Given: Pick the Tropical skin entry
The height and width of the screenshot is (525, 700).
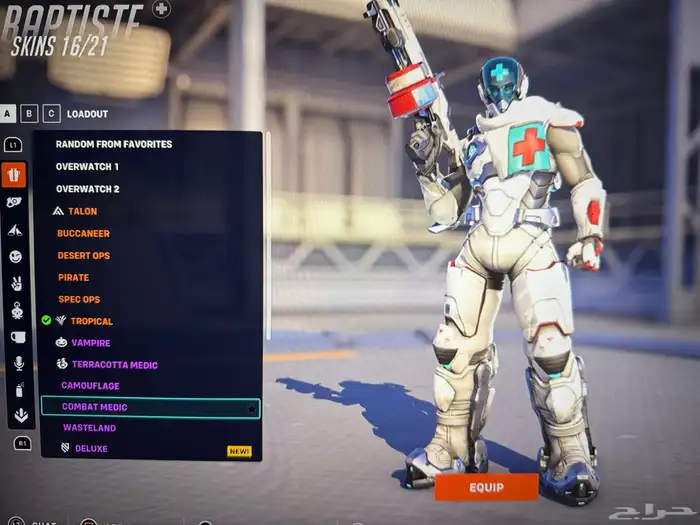Looking at the screenshot, I should pos(91,321).
